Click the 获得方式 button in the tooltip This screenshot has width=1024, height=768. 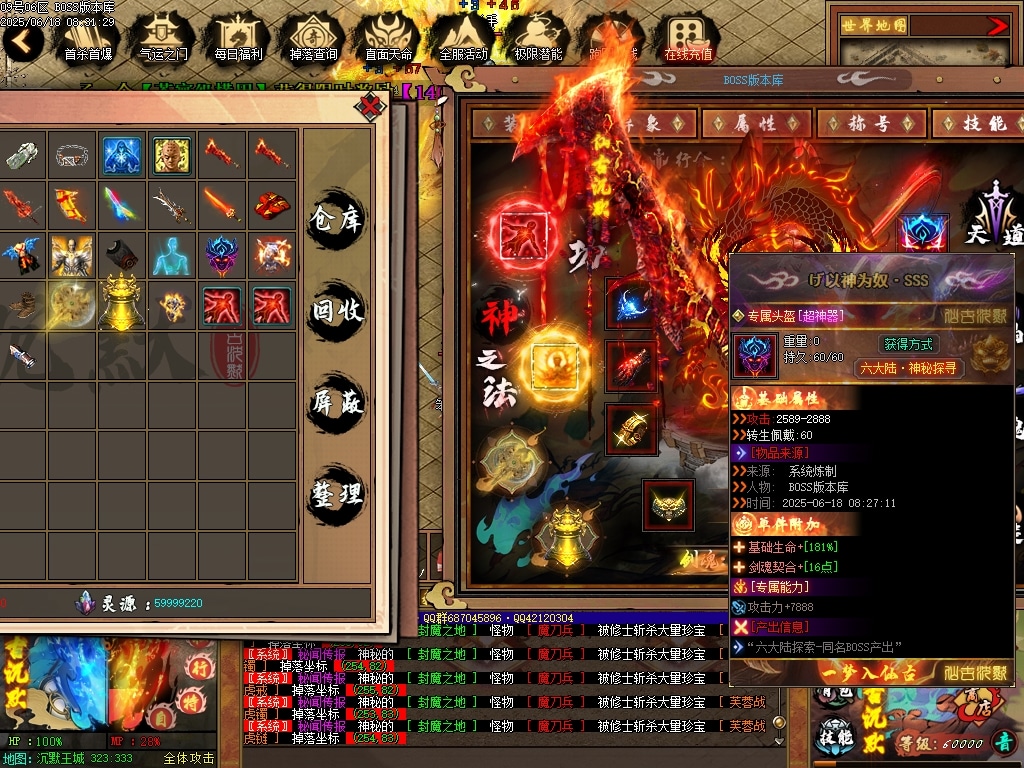pos(908,344)
